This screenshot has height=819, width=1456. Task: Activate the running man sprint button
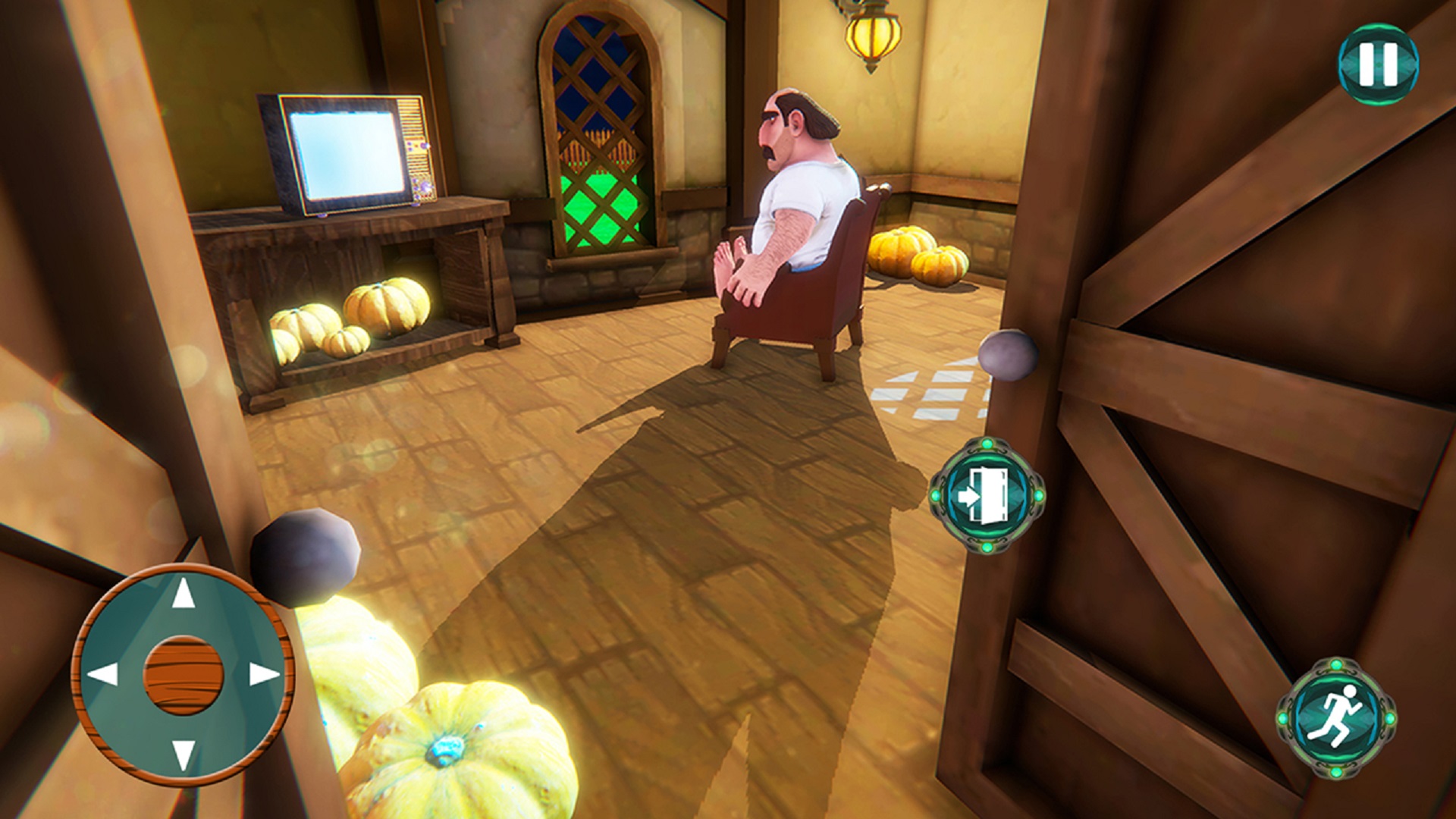1336,717
